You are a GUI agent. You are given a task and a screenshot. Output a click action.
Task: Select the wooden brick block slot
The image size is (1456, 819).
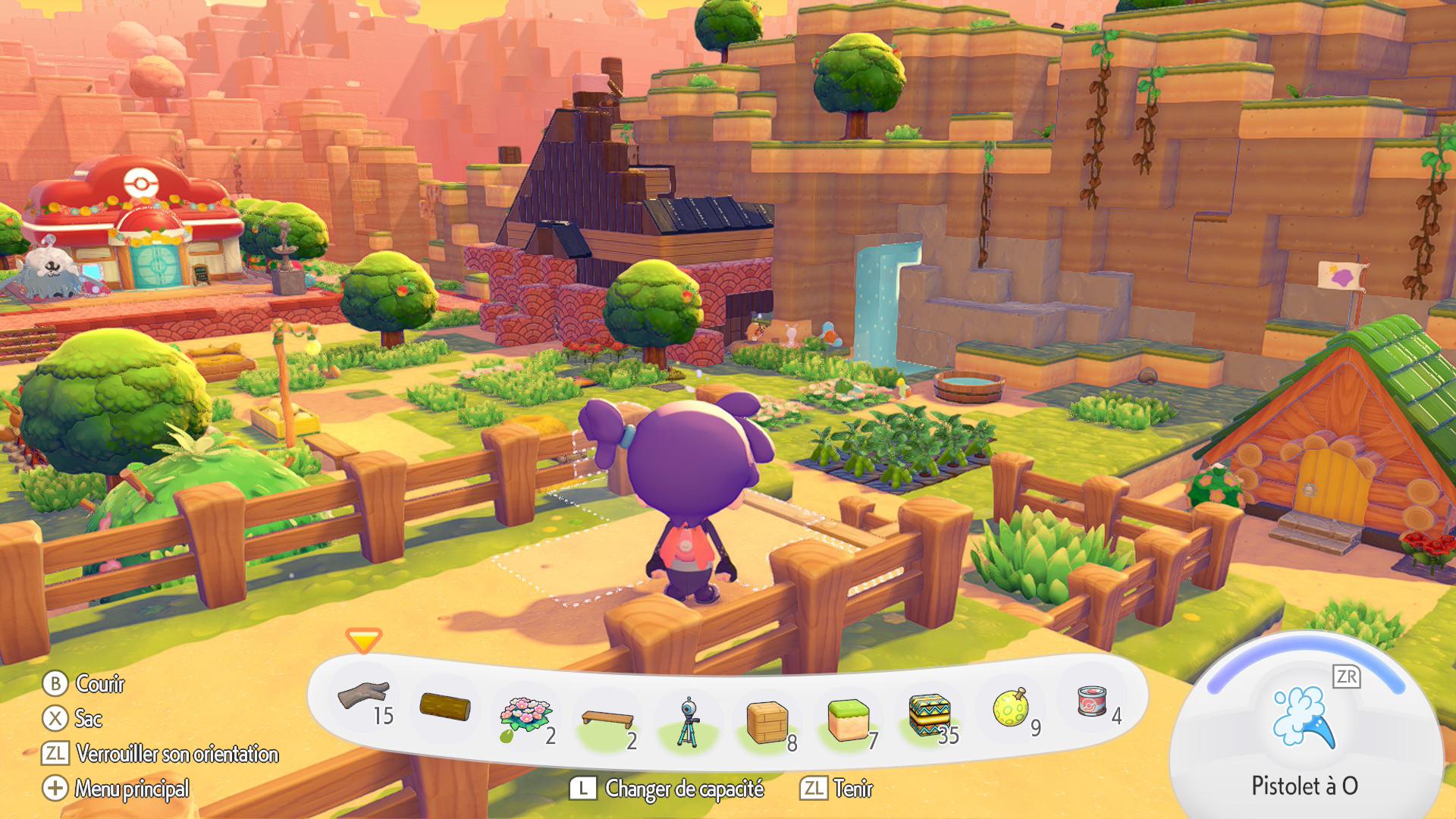[x=767, y=721]
